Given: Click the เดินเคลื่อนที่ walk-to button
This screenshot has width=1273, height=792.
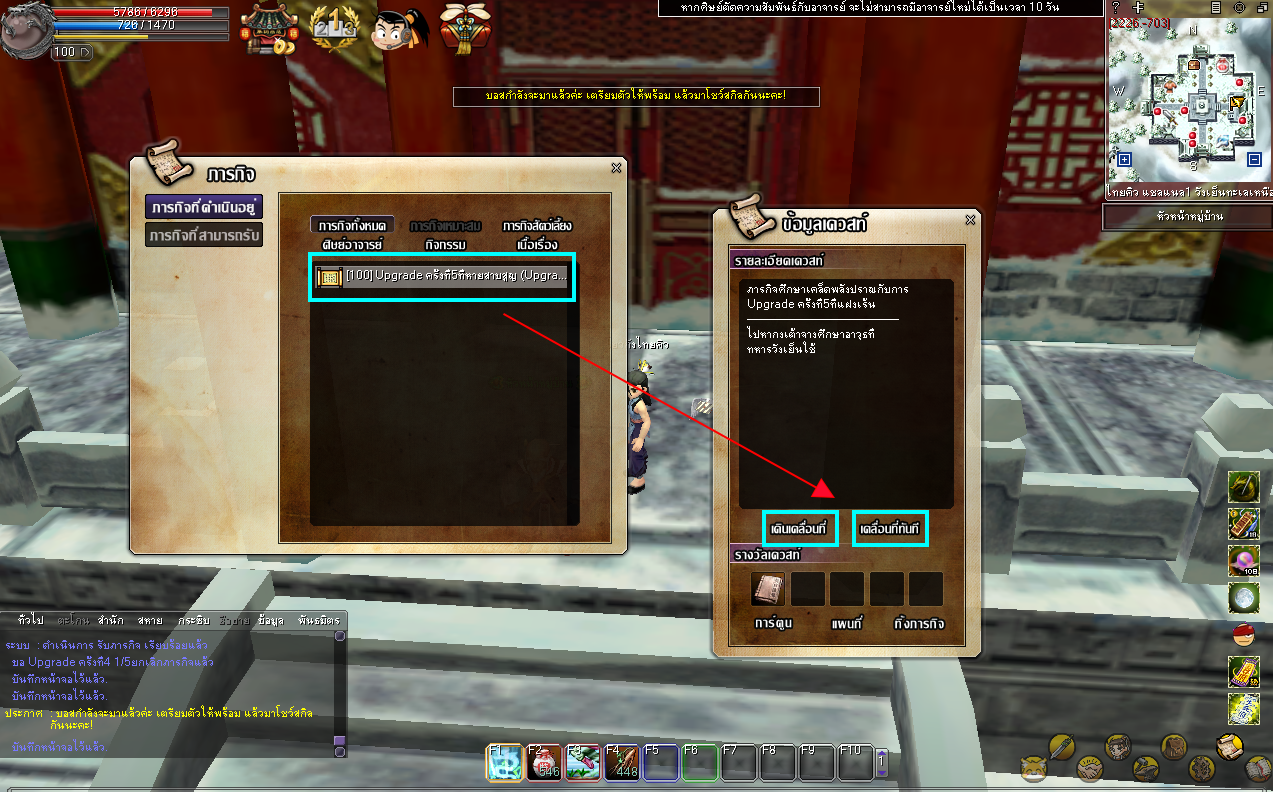Looking at the screenshot, I should click(799, 528).
